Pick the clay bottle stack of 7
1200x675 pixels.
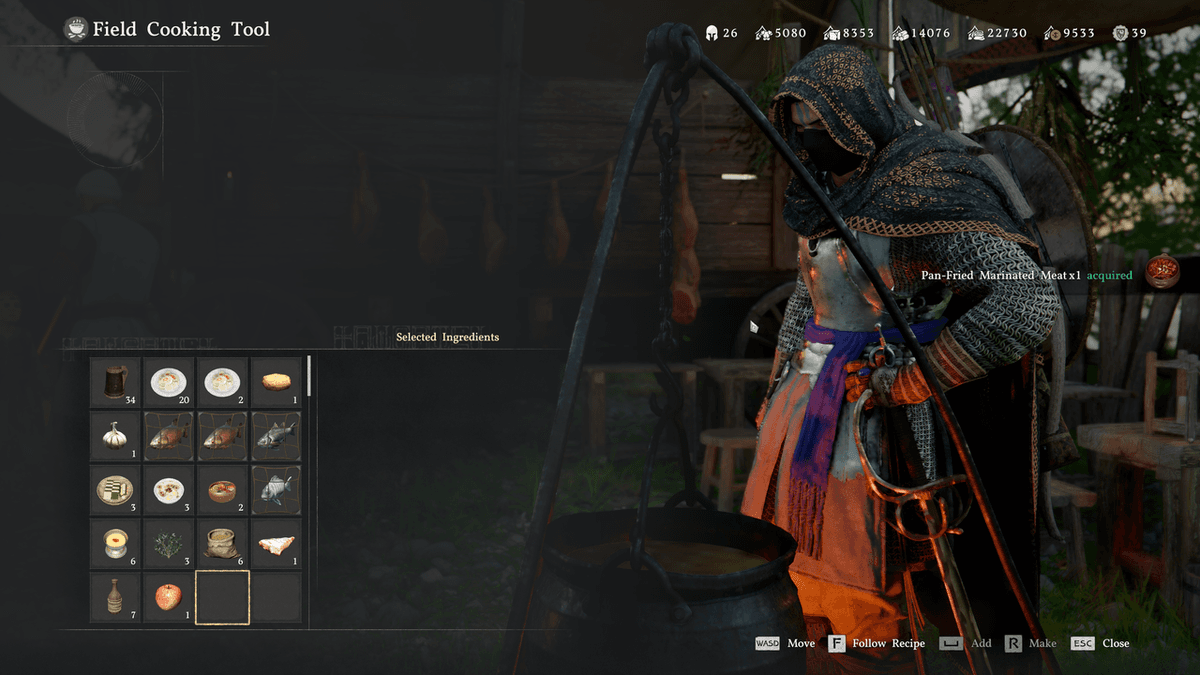(115, 598)
